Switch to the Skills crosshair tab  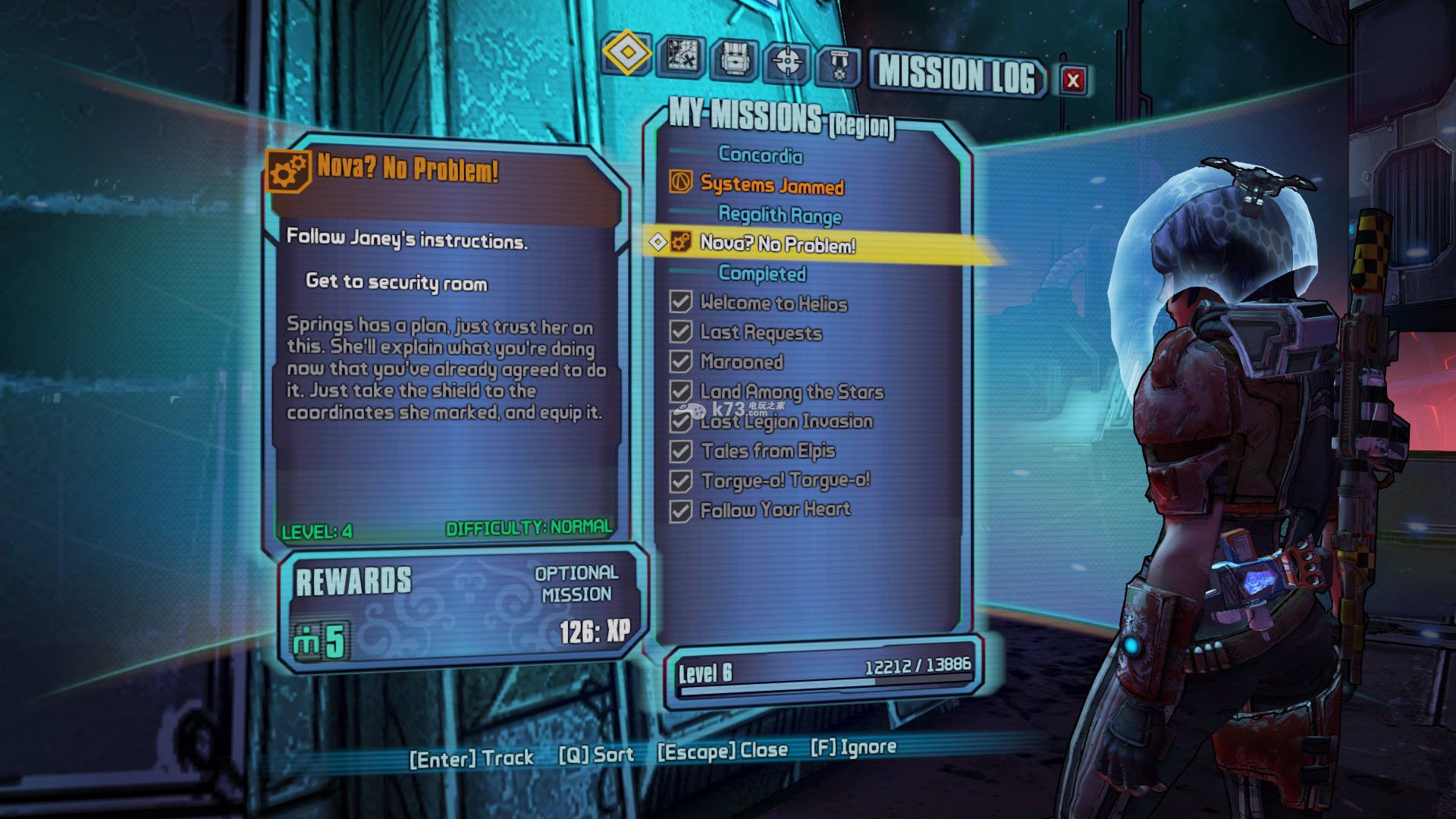(787, 61)
